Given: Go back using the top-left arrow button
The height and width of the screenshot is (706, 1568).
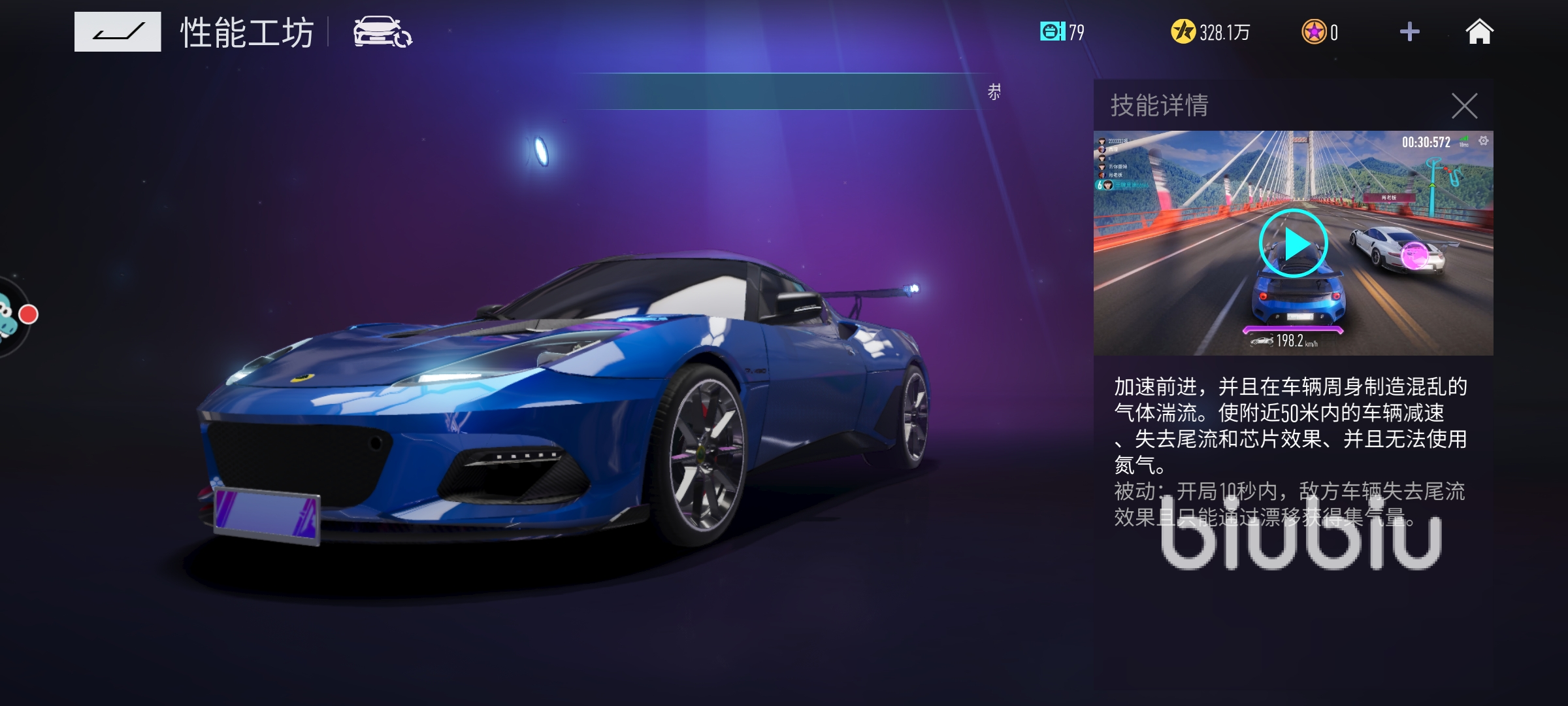Looking at the screenshot, I should 118,31.
